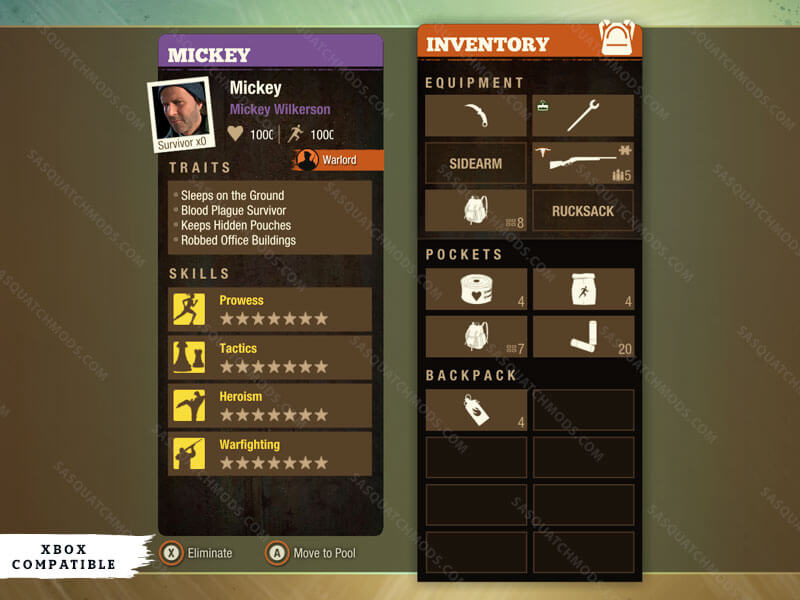Select the 7-slot backpack in pockets
The width and height of the screenshot is (800, 600).
[476, 337]
